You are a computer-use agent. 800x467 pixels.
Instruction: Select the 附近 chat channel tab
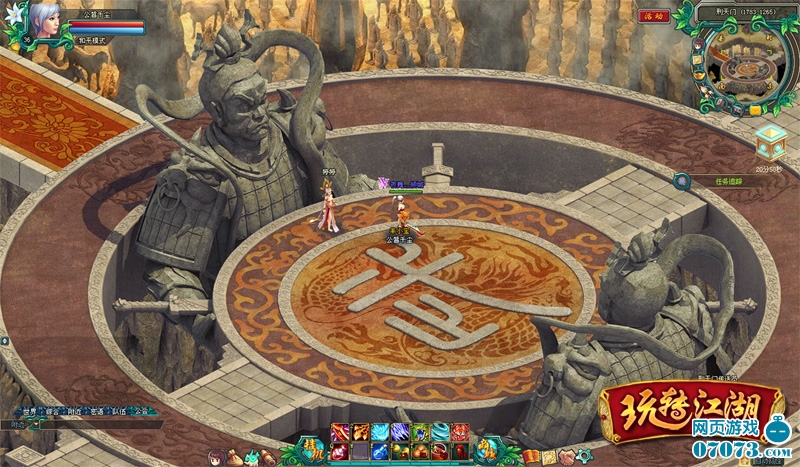click(x=74, y=411)
